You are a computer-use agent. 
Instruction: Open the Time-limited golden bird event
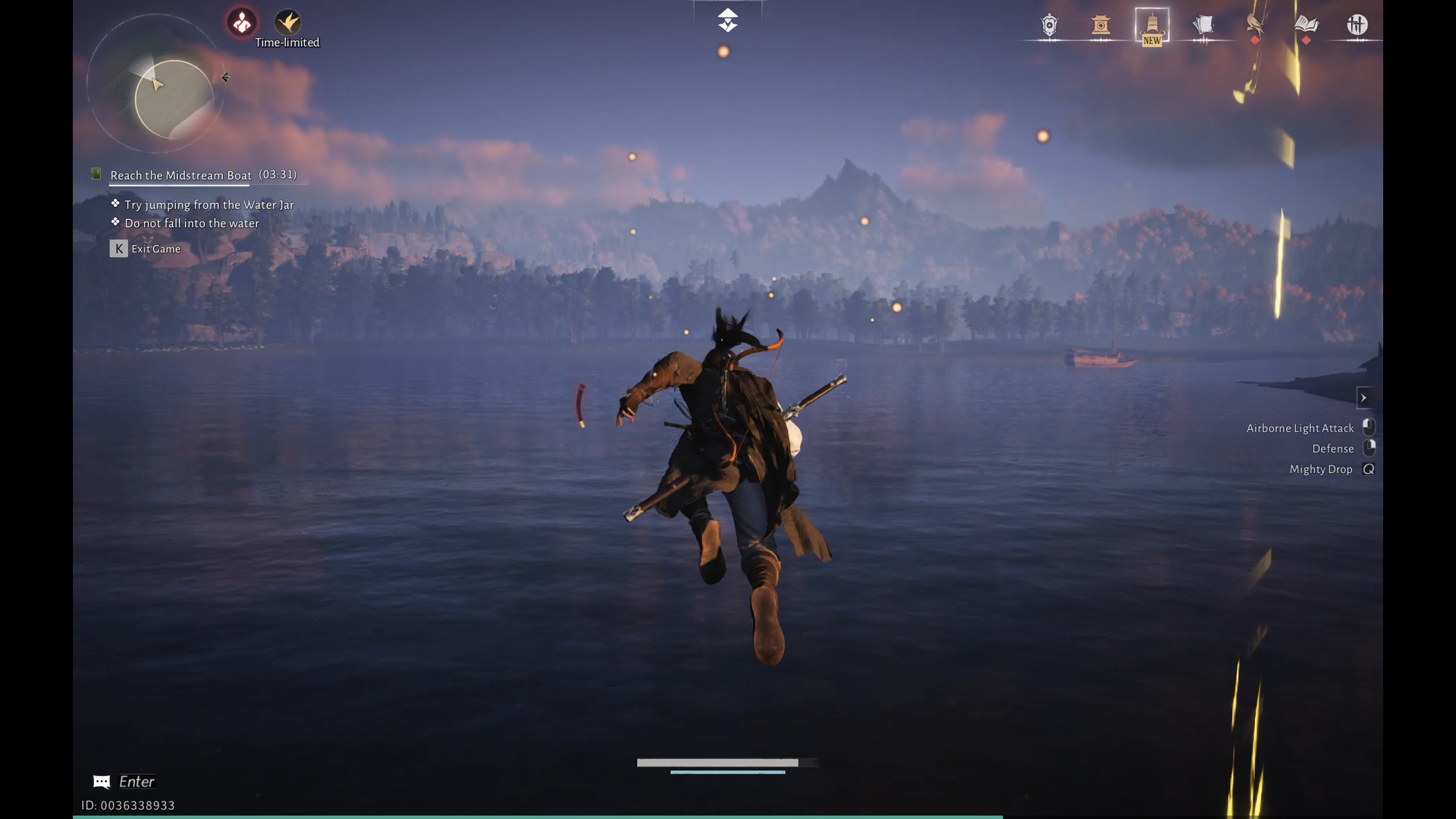288,20
